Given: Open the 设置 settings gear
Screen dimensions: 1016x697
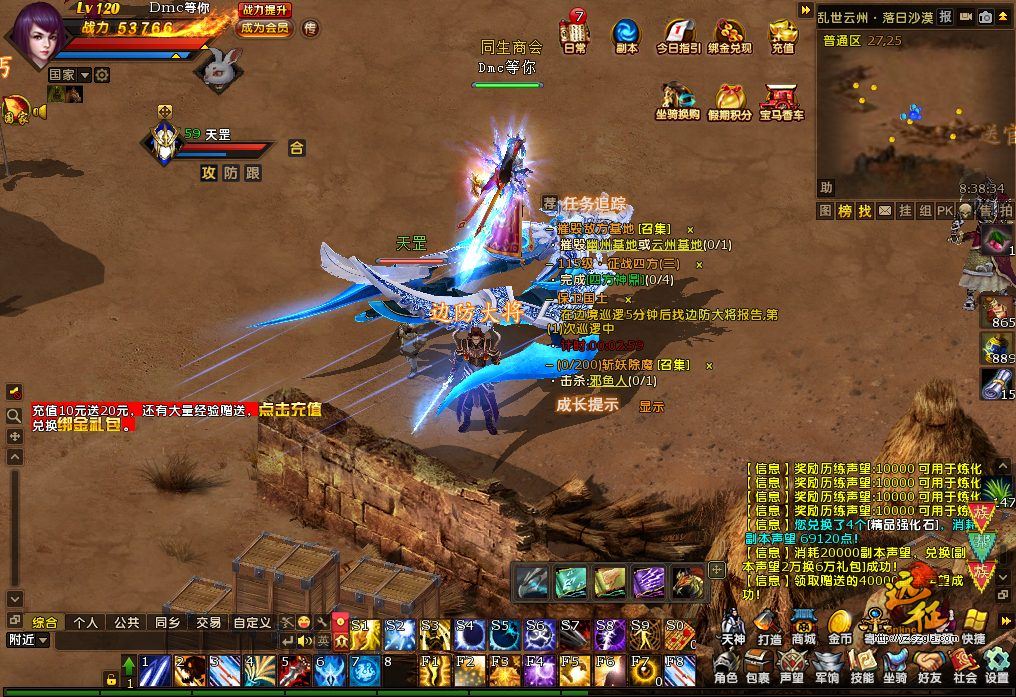Looking at the screenshot, I should (x=996, y=666).
